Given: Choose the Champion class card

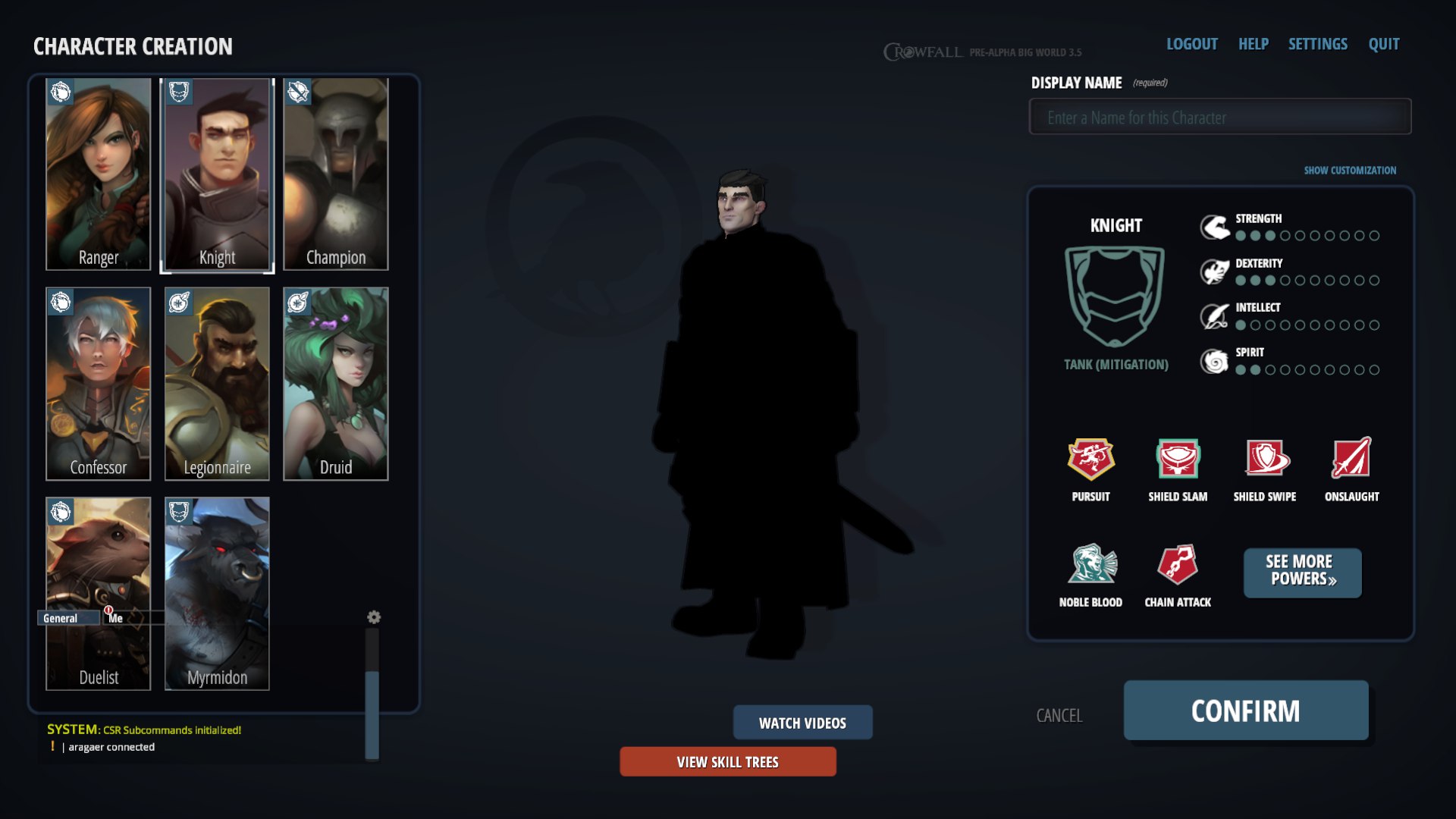Looking at the screenshot, I should 336,174.
